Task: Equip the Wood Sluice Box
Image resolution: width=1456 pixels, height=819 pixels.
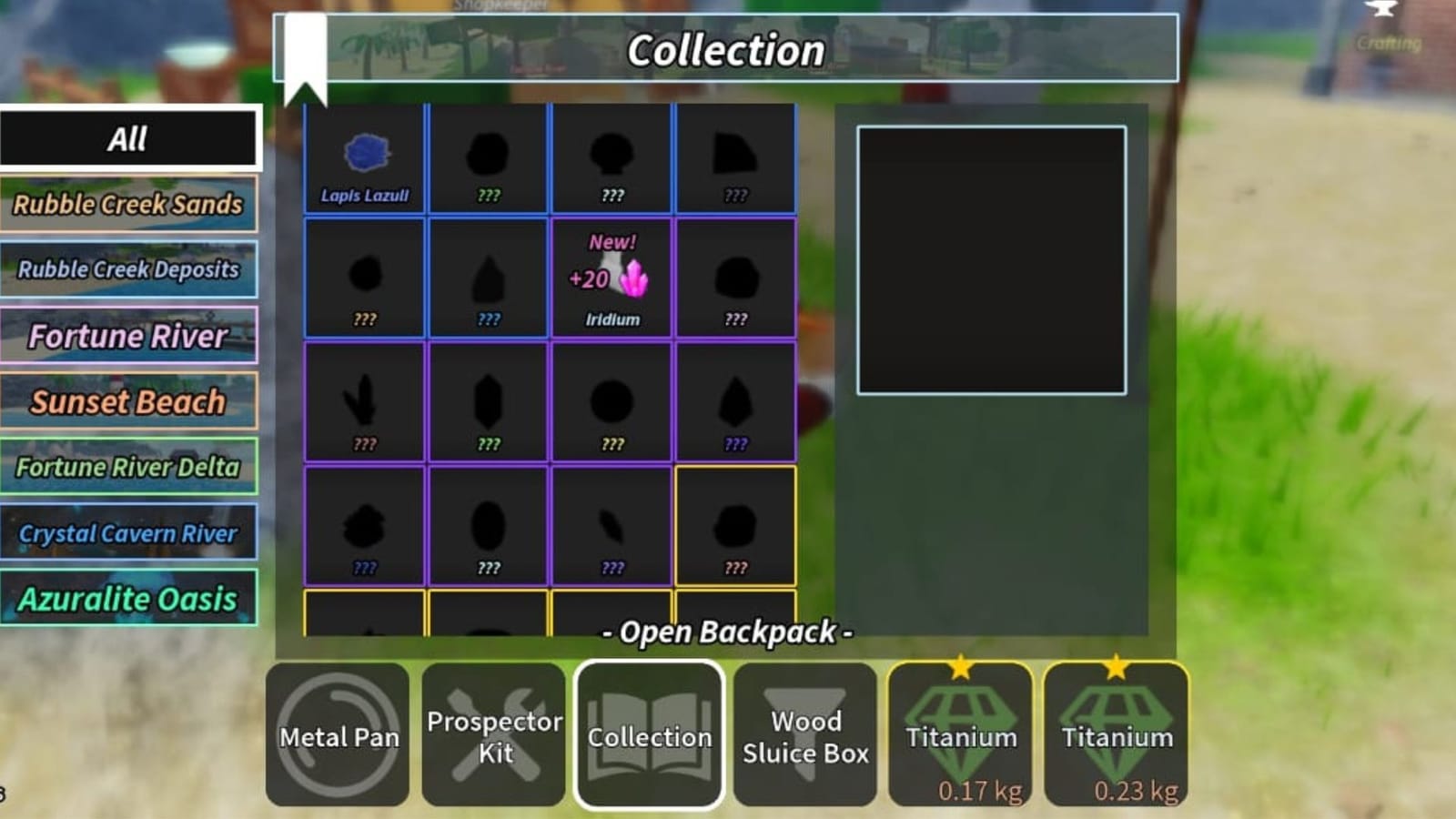Action: click(x=804, y=733)
